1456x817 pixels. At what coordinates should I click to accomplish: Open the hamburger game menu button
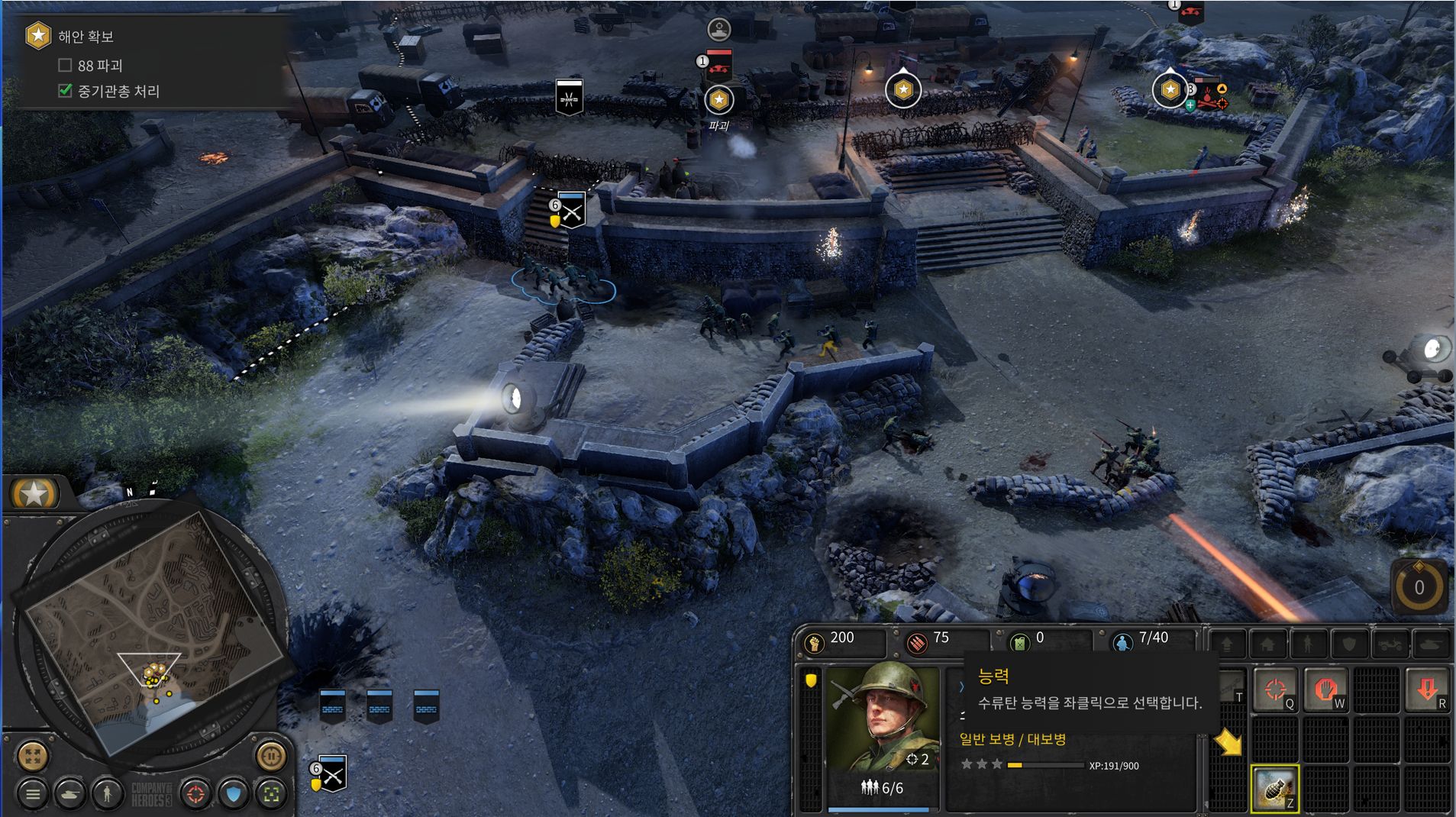[33, 794]
